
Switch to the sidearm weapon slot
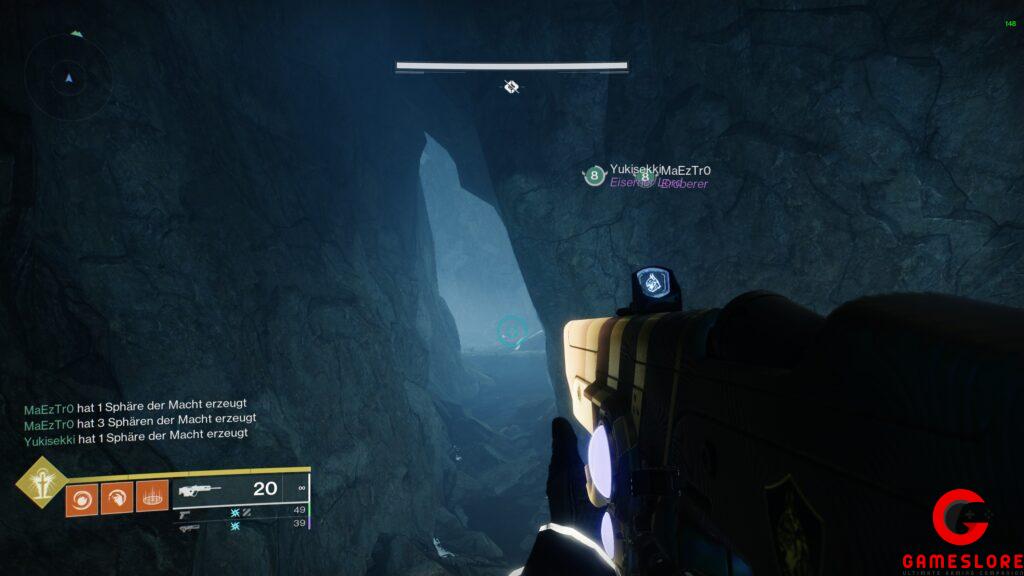pyautogui.click(x=186, y=511)
